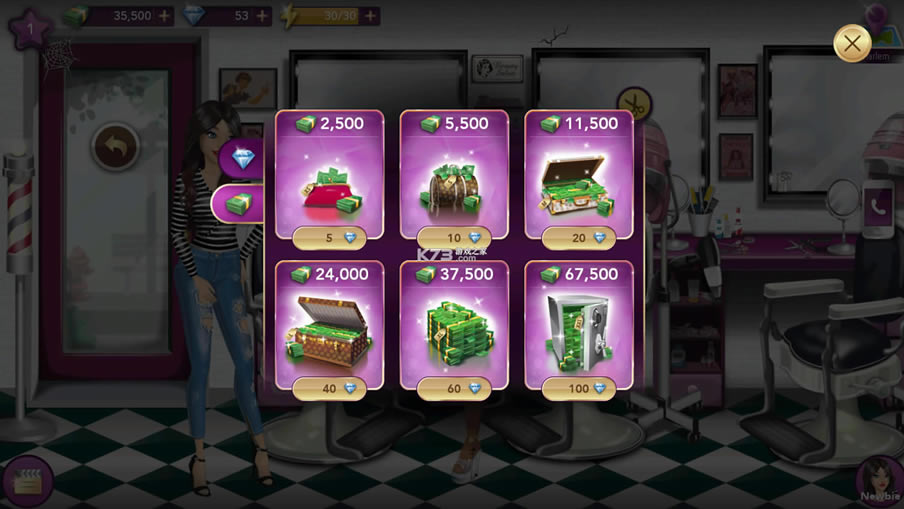Close the cash shop popup
Viewport: 904px width, 509px height.
click(851, 44)
